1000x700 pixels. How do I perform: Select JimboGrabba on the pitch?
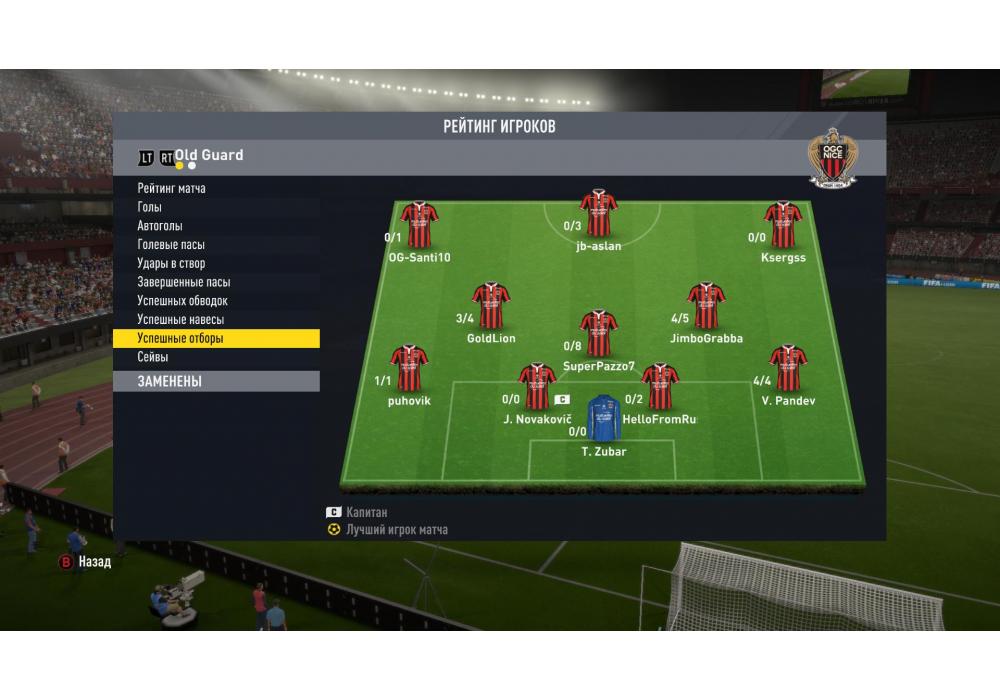(706, 306)
